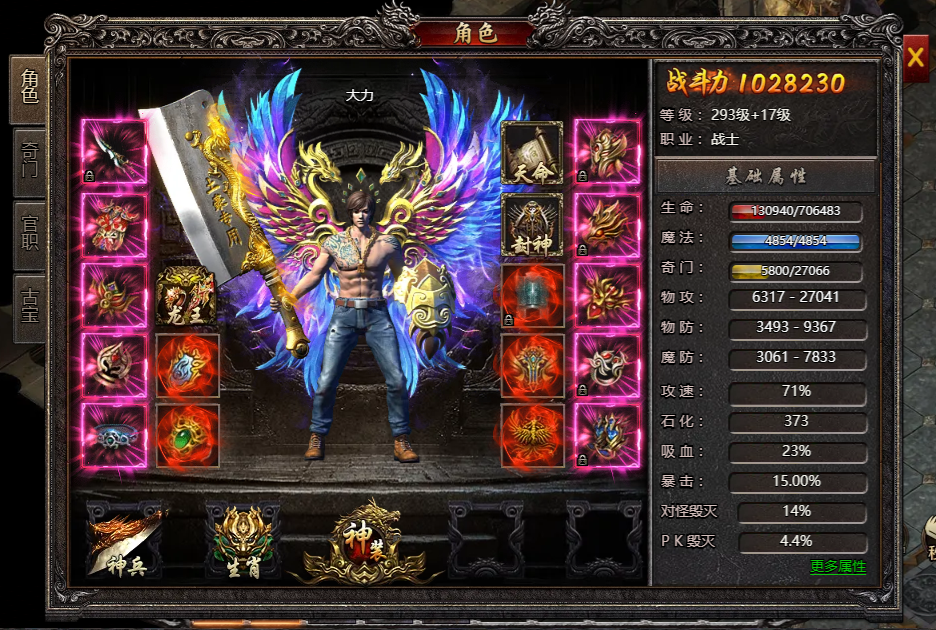Select the 龙王 icon
Image resolution: width=936 pixels, height=630 pixels.
point(187,296)
